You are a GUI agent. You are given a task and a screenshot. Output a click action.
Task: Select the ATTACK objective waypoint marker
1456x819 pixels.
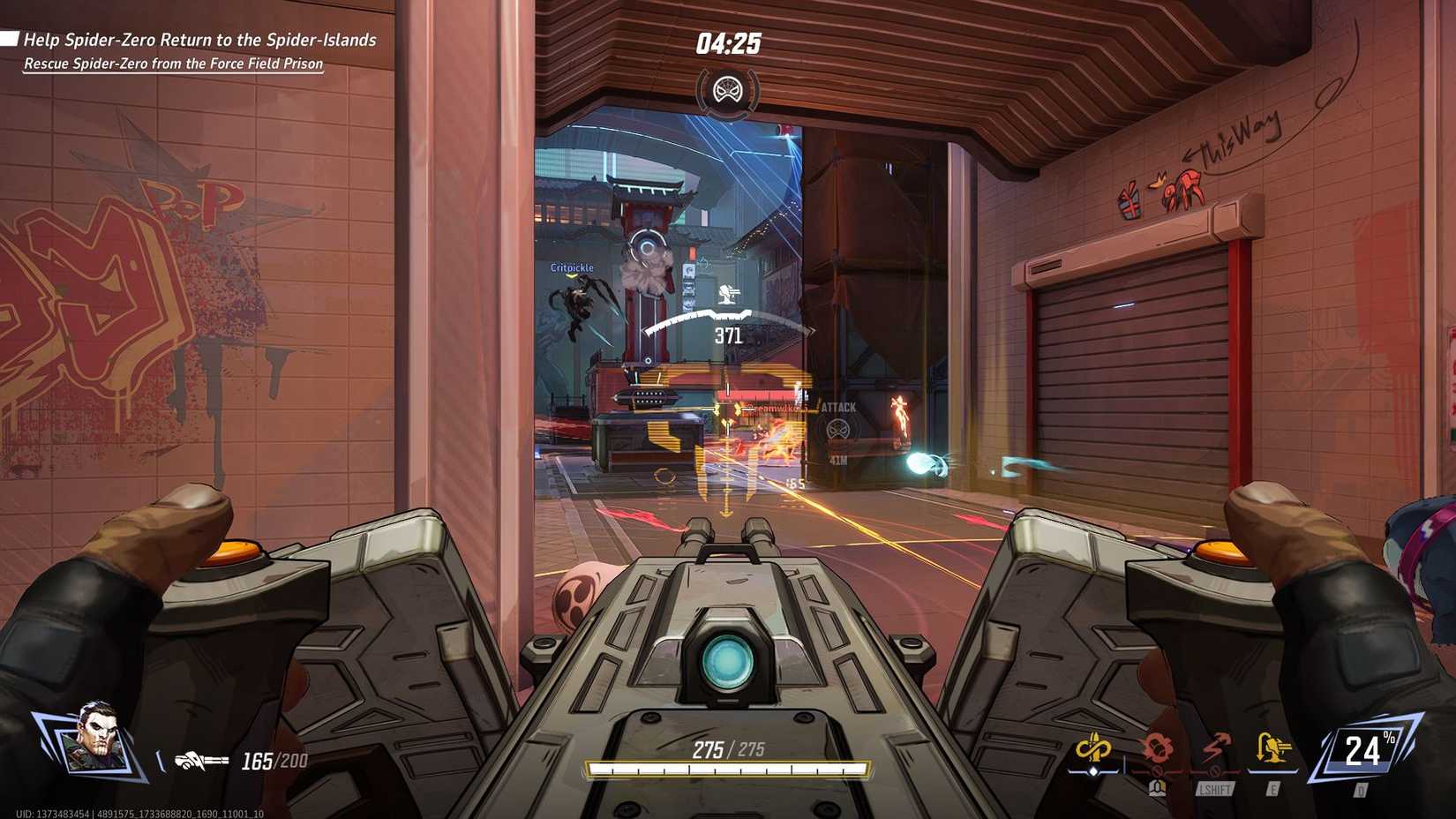point(837,430)
